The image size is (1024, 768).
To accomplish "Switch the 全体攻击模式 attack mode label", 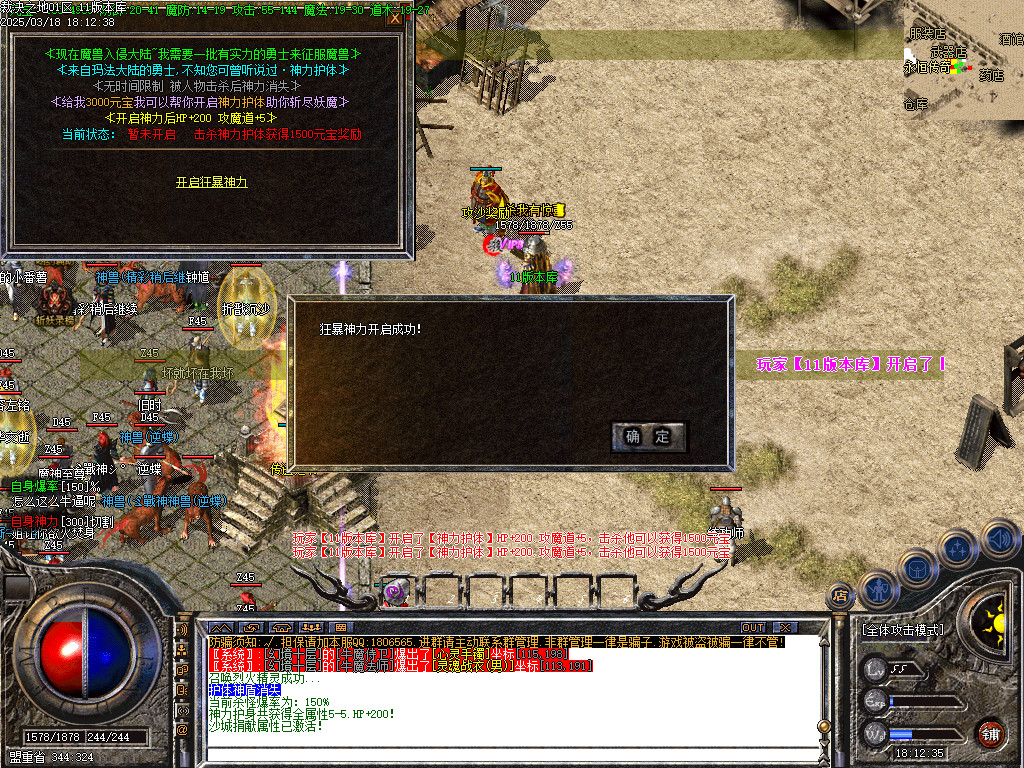I will coord(902,631).
